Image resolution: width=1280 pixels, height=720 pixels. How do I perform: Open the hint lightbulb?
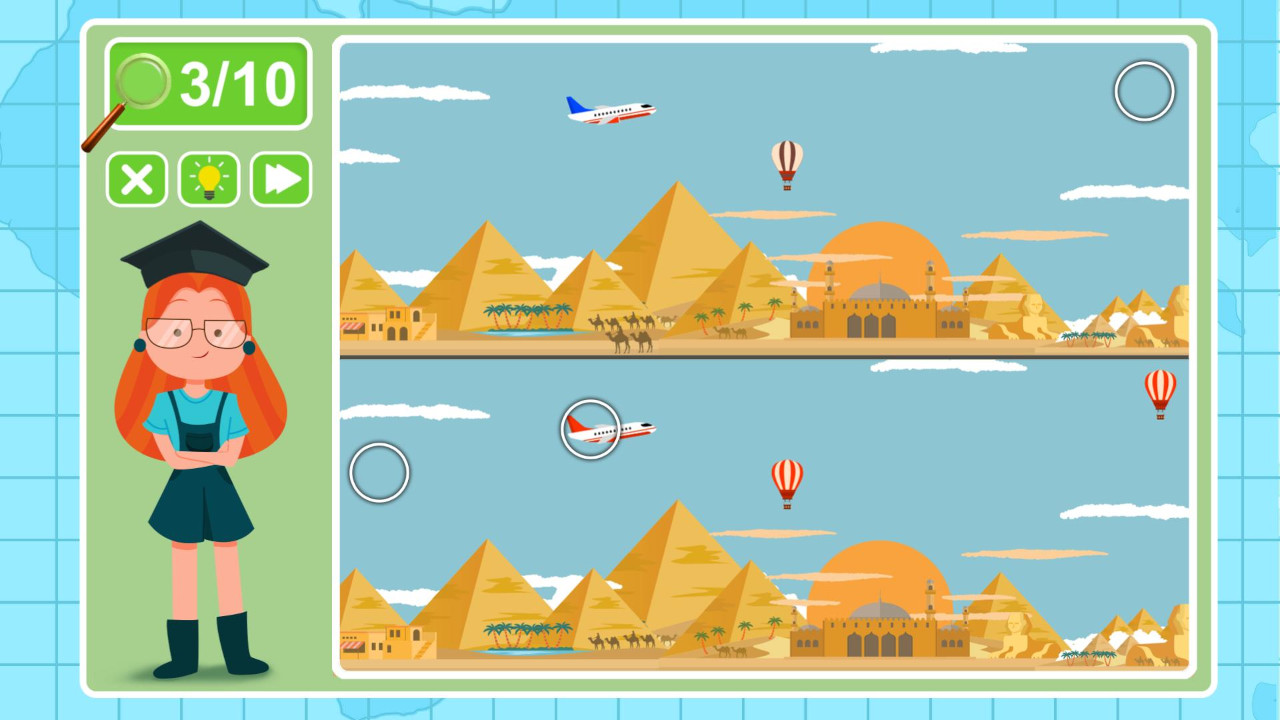click(208, 179)
